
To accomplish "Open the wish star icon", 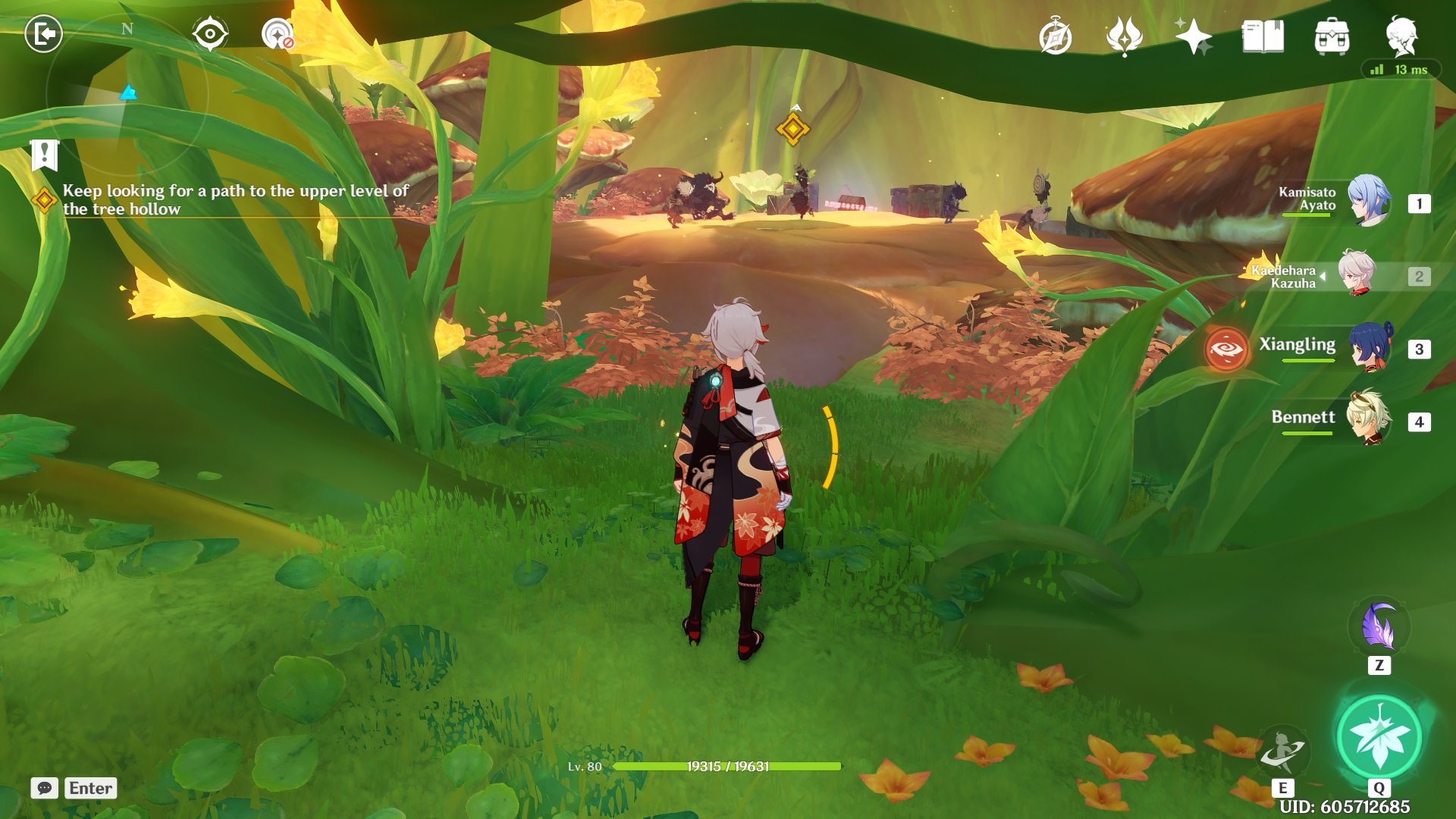I will [x=1193, y=36].
